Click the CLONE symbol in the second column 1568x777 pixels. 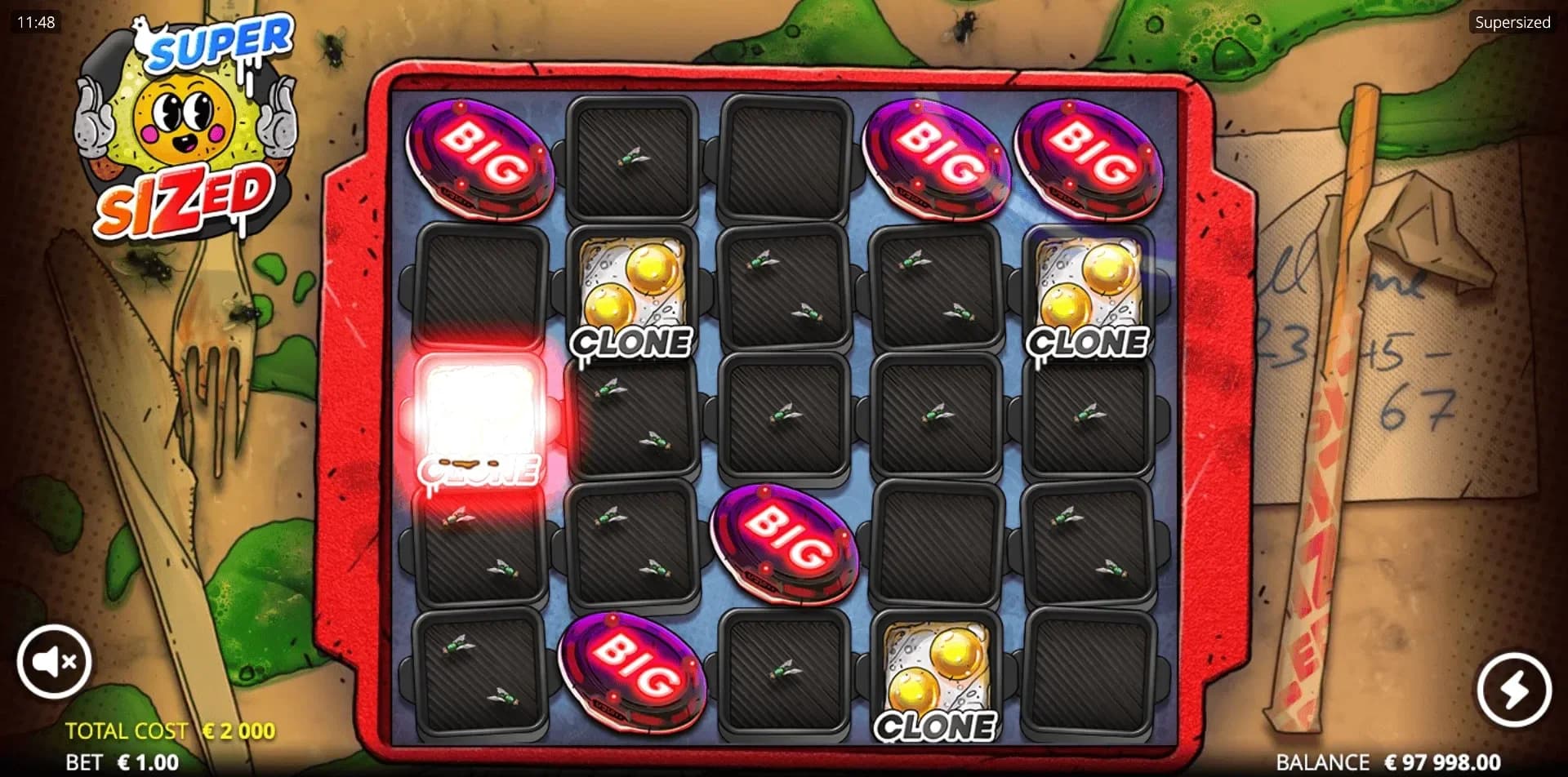point(633,294)
